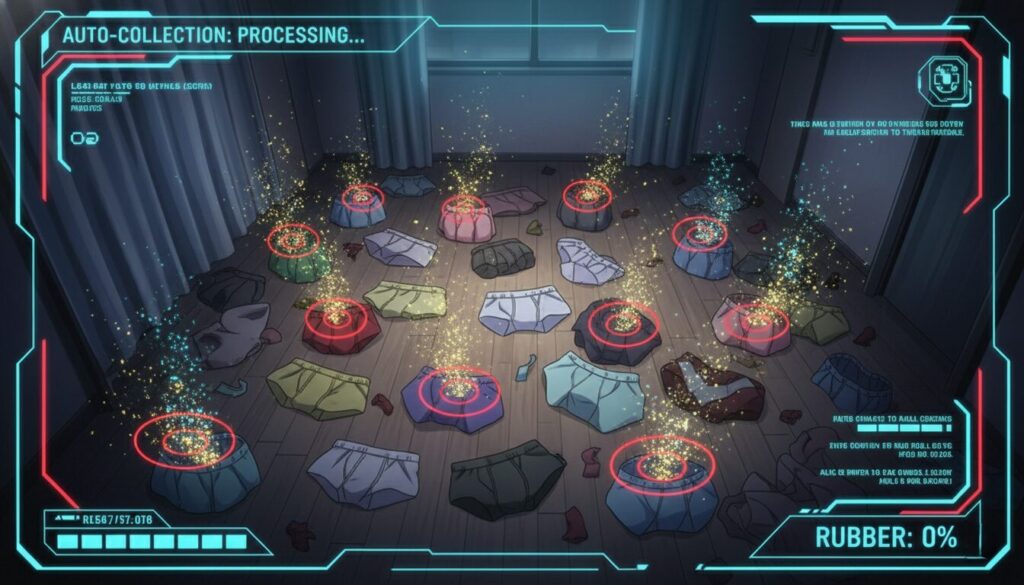Select the target marker on the green garment

[x=294, y=240]
